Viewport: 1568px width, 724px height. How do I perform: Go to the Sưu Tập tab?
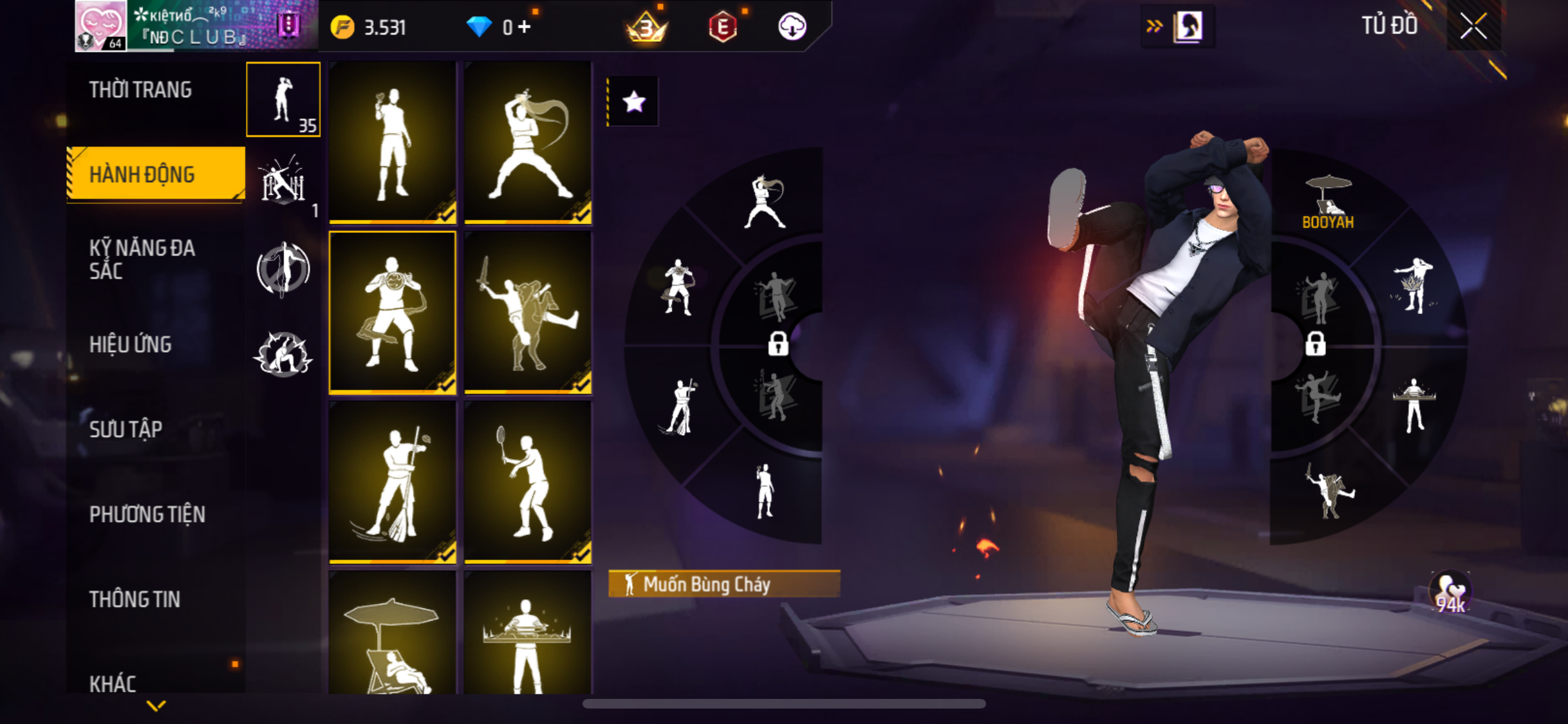(126, 429)
